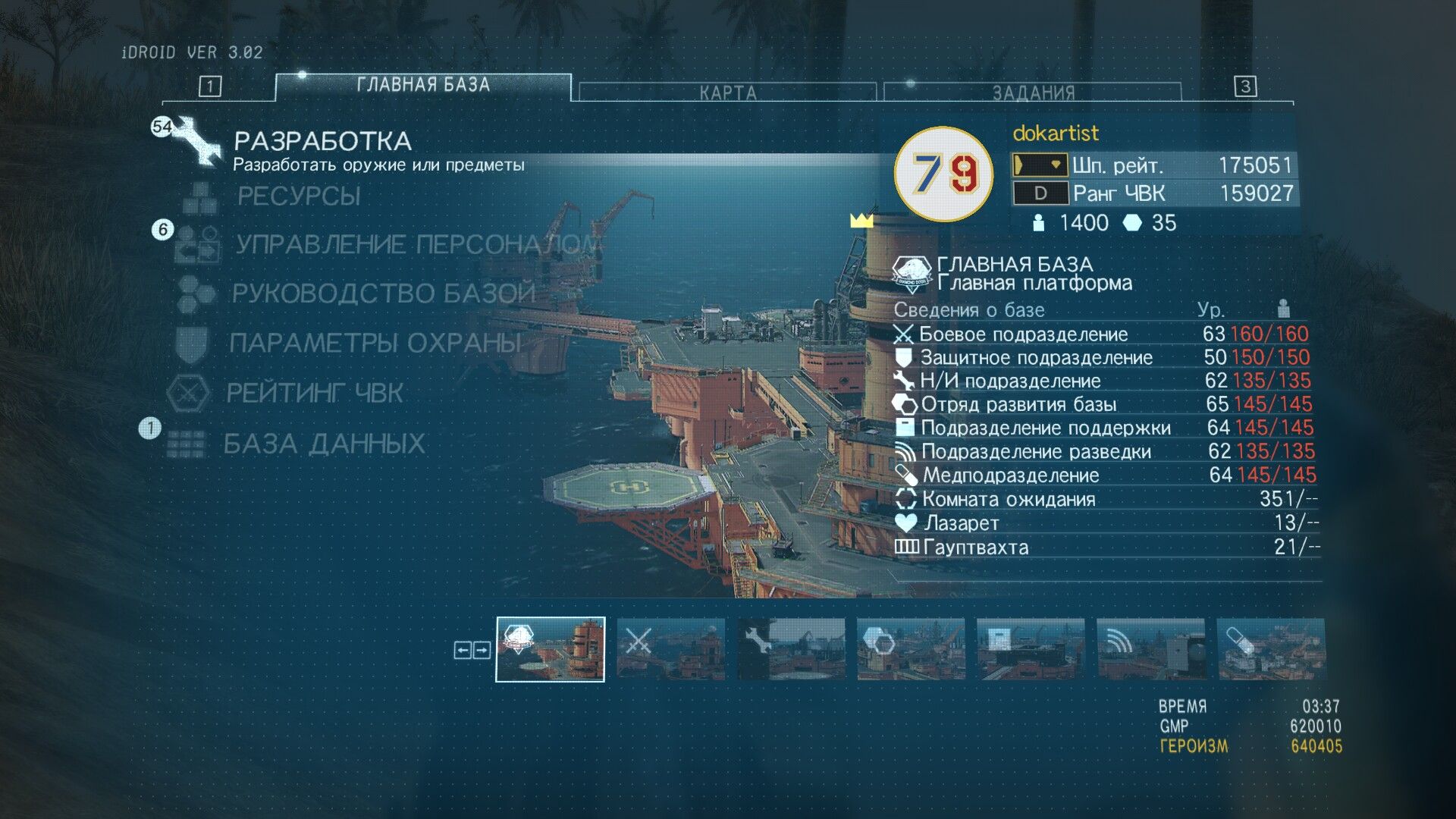Pick the R&D wrench platform thumbnail
Viewport: 1456px width, 819px height.
click(791, 649)
